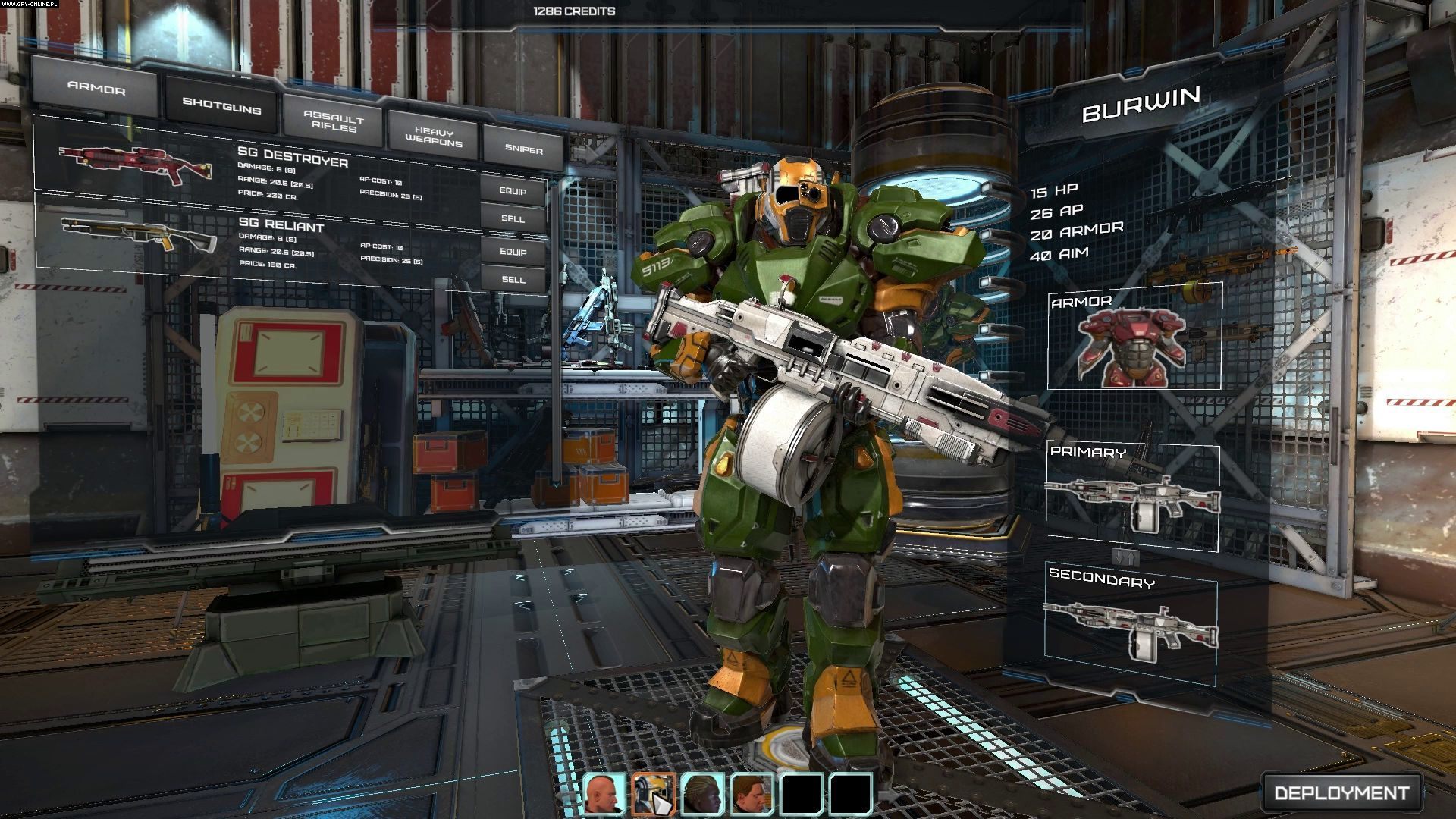The image size is (1456, 819).
Task: Select Burwin's red armor slot
Action: [1134, 338]
